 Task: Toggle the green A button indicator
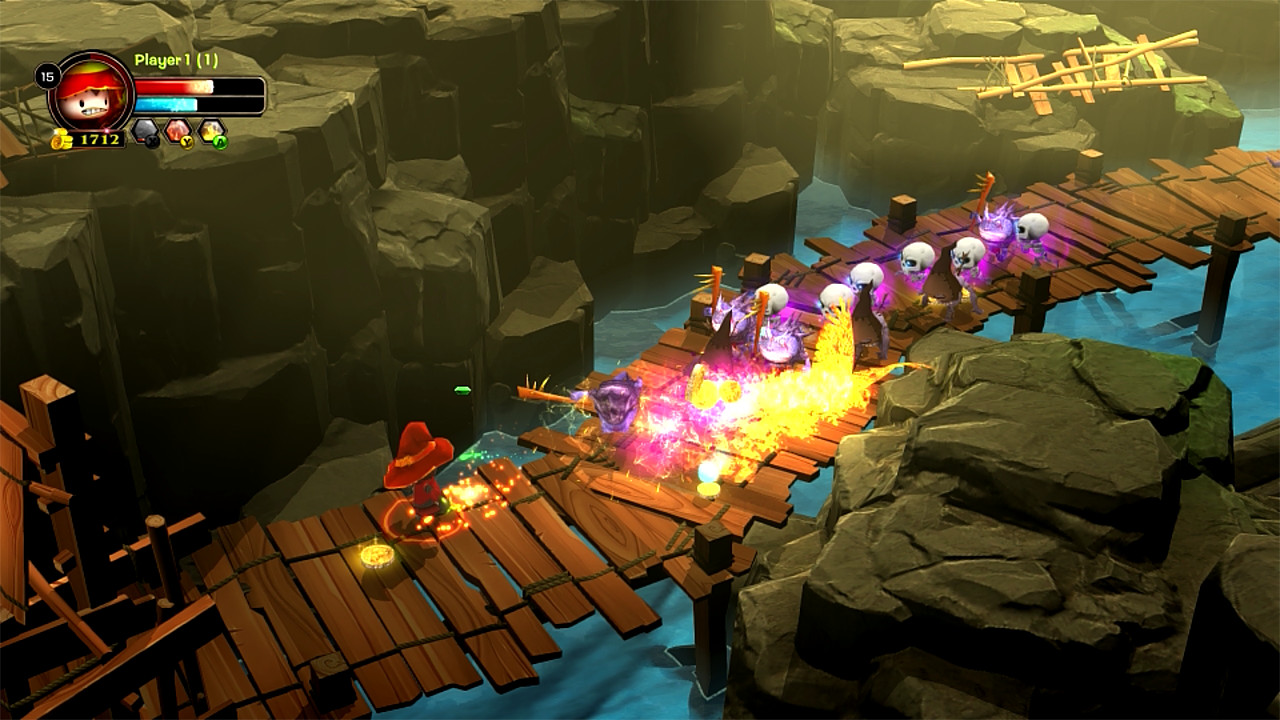tap(221, 143)
